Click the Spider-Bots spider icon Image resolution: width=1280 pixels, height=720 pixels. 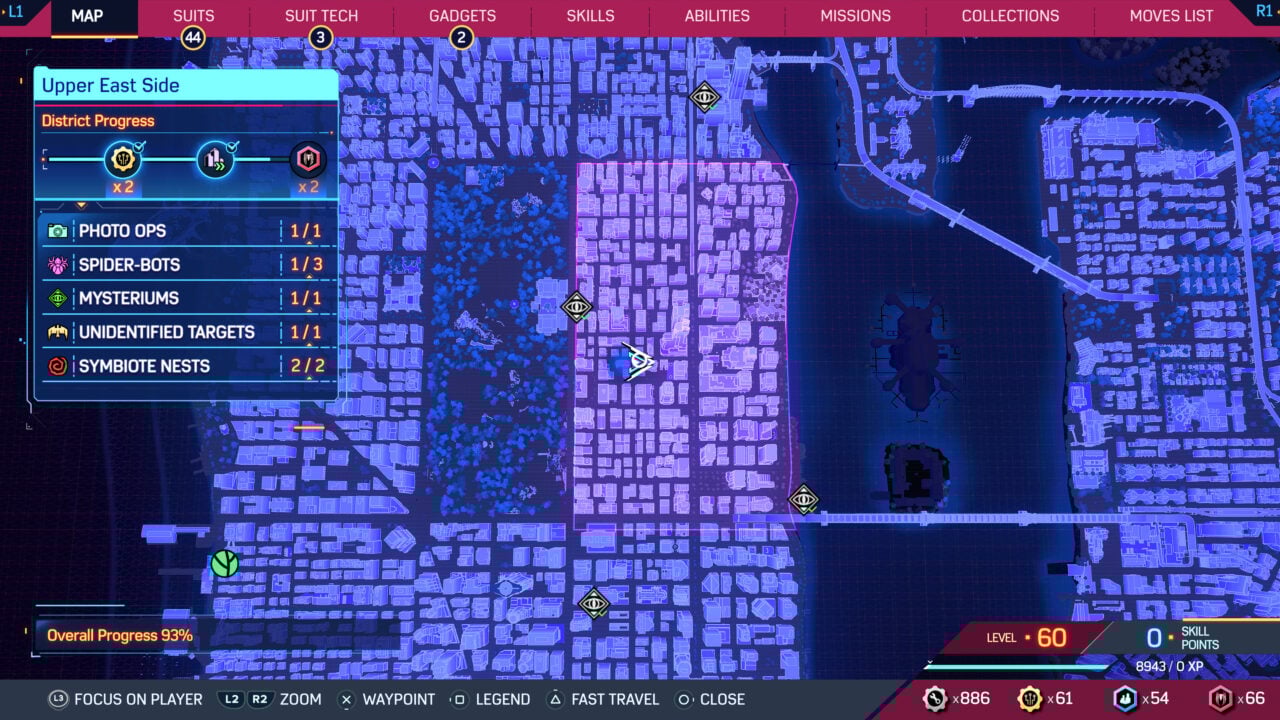click(58, 264)
